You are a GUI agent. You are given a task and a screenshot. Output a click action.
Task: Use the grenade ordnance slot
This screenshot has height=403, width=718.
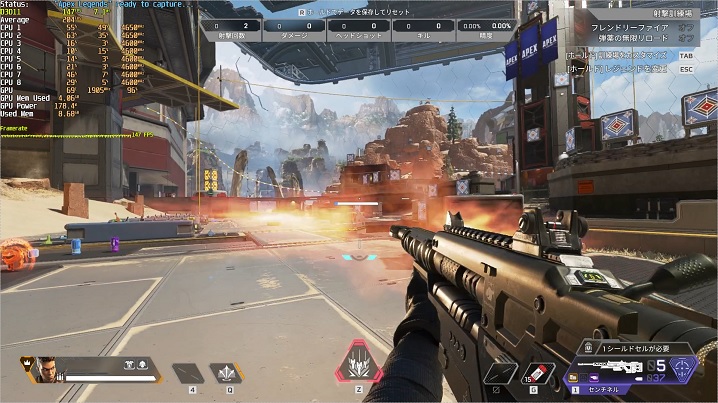pos(537,372)
